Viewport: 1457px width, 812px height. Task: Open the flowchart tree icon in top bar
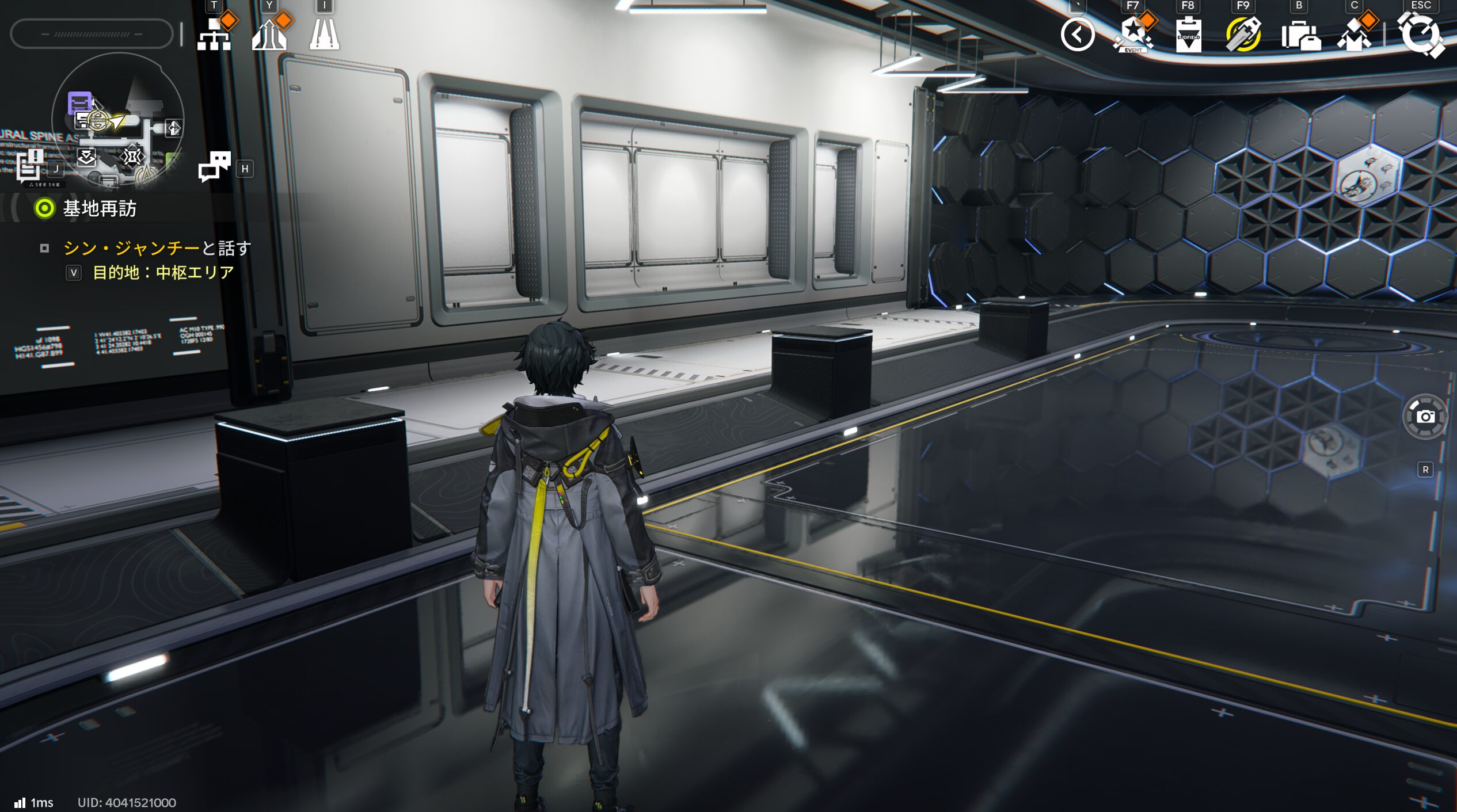[x=214, y=35]
